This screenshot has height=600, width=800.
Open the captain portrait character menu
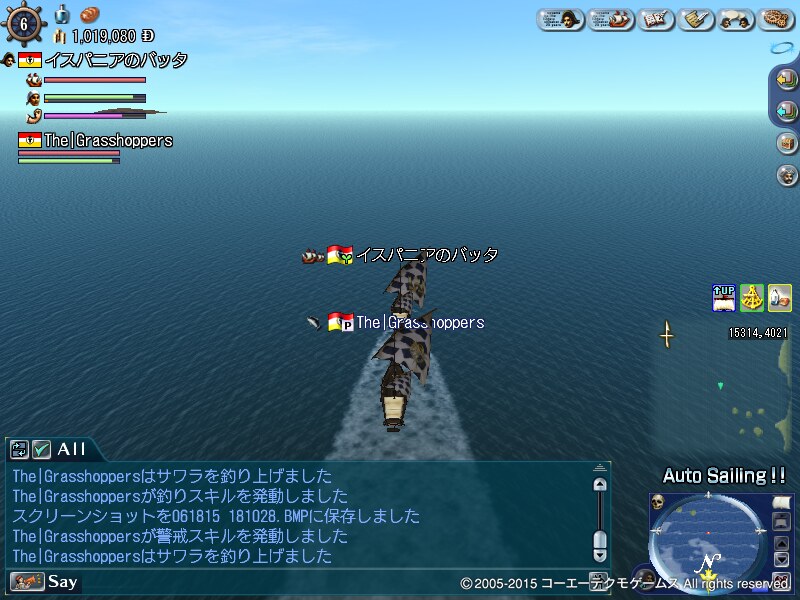click(561, 19)
